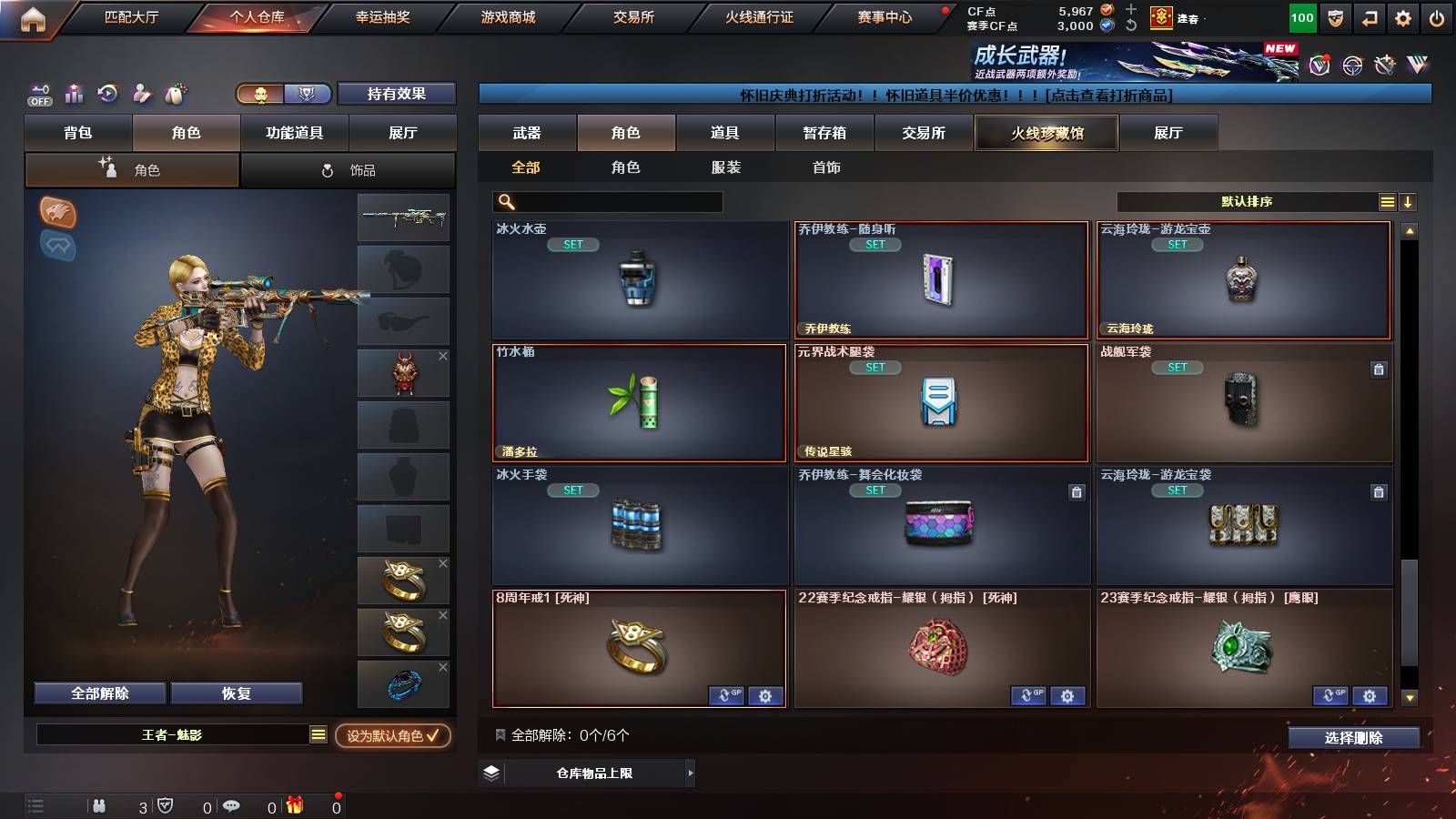Toggle the OFF key switch at top-left
Viewport: 1456px width, 819px height.
pos(38,94)
